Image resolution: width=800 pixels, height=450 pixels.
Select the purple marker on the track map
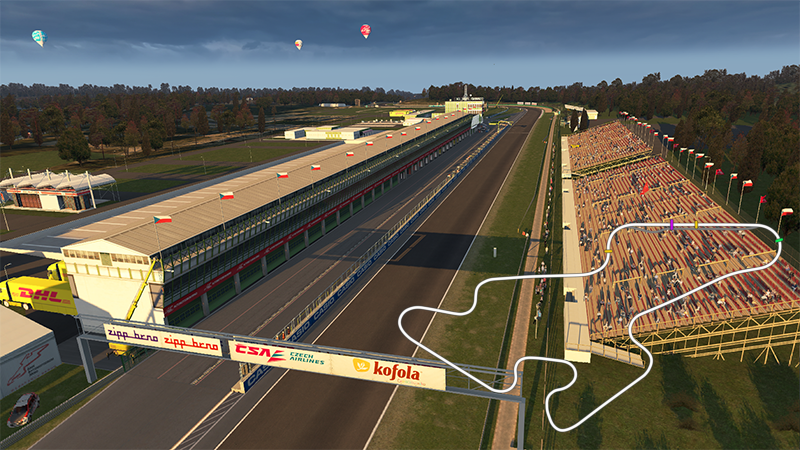point(672,226)
